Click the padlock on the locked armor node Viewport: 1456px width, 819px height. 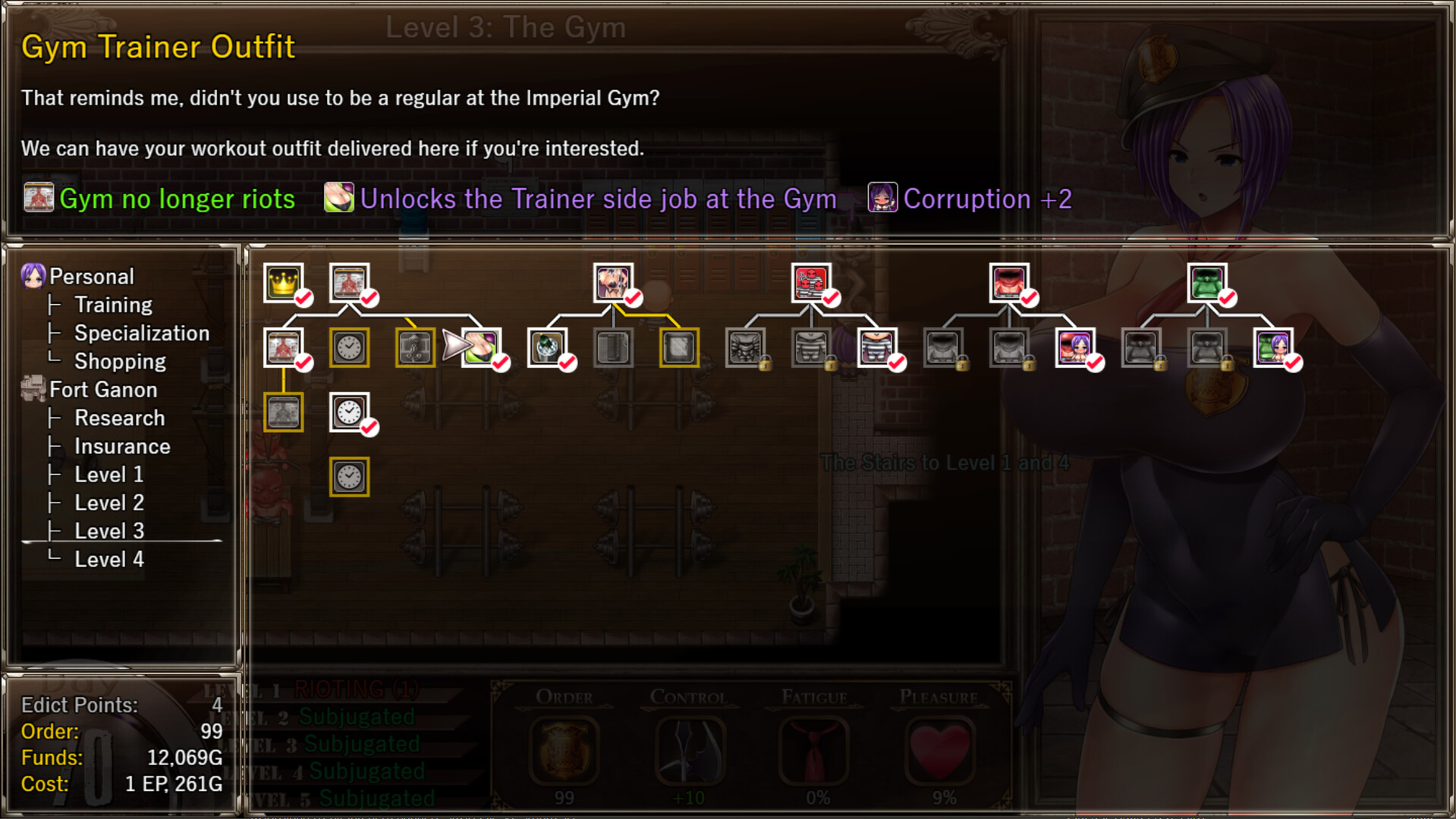pyautogui.click(x=766, y=364)
